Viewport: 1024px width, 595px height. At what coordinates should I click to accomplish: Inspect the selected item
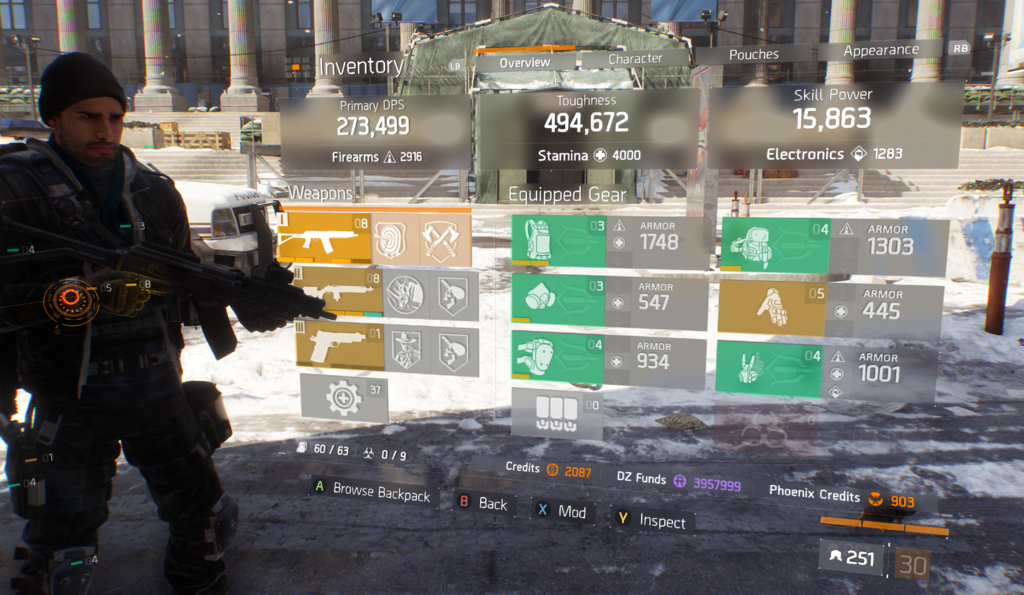tap(652, 520)
